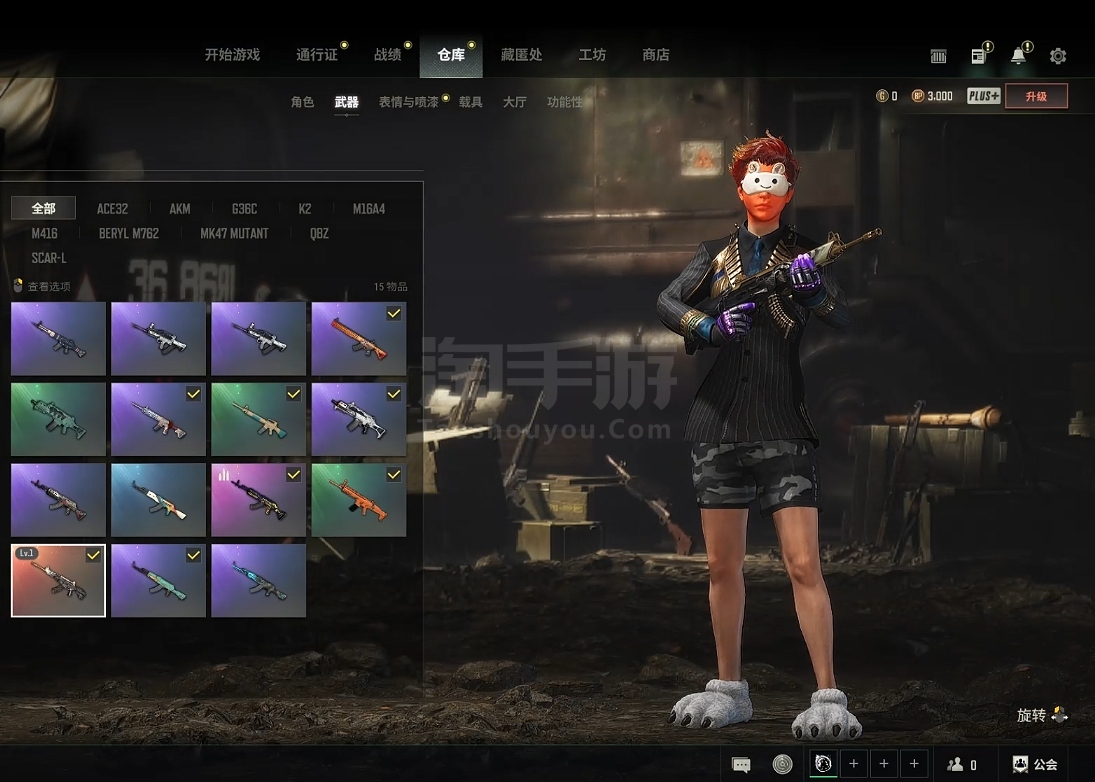Select the 角色 character sub-tab
Image resolution: width=1095 pixels, height=782 pixels.
pos(302,102)
